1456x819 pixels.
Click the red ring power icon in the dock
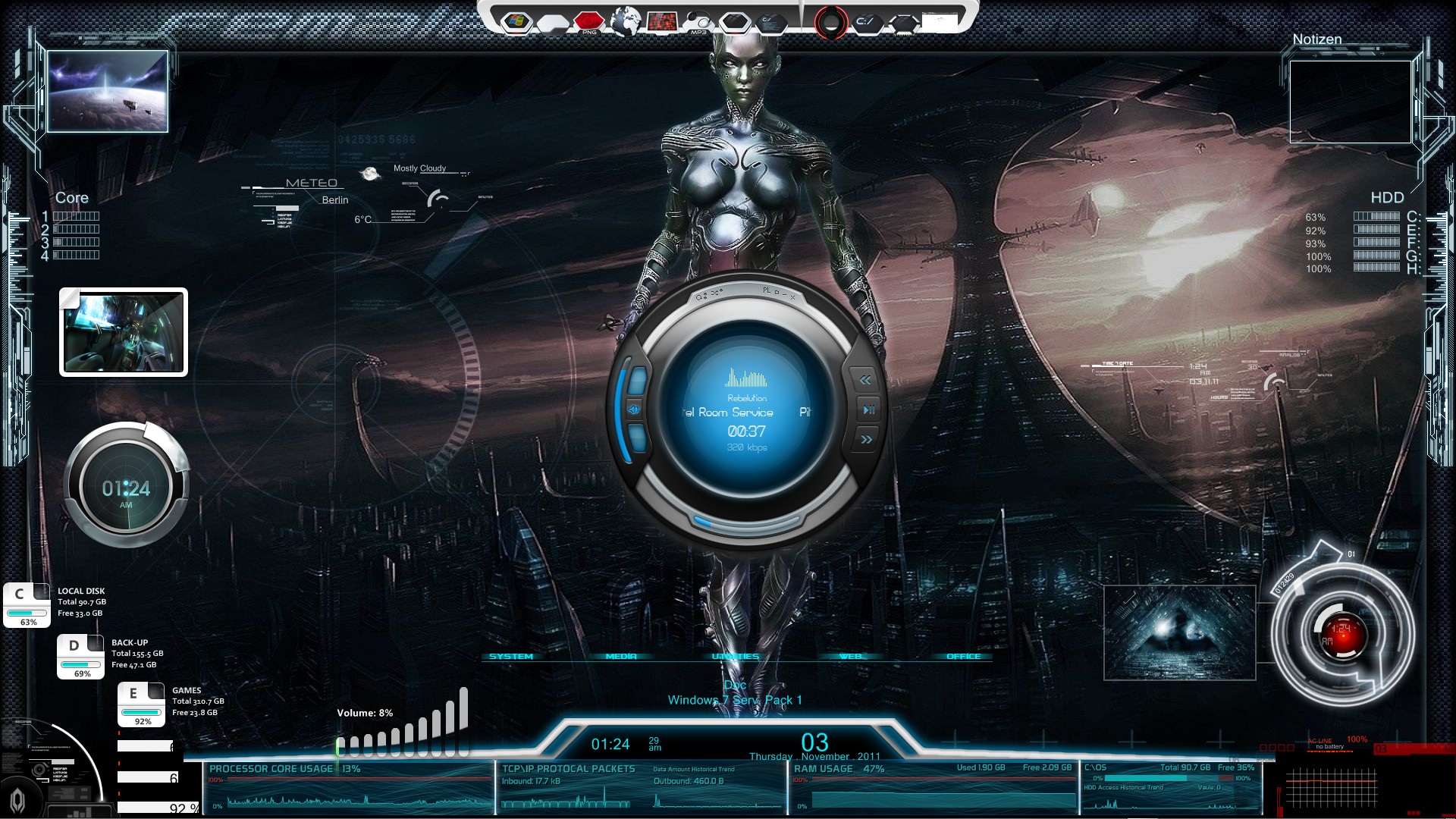(x=831, y=21)
